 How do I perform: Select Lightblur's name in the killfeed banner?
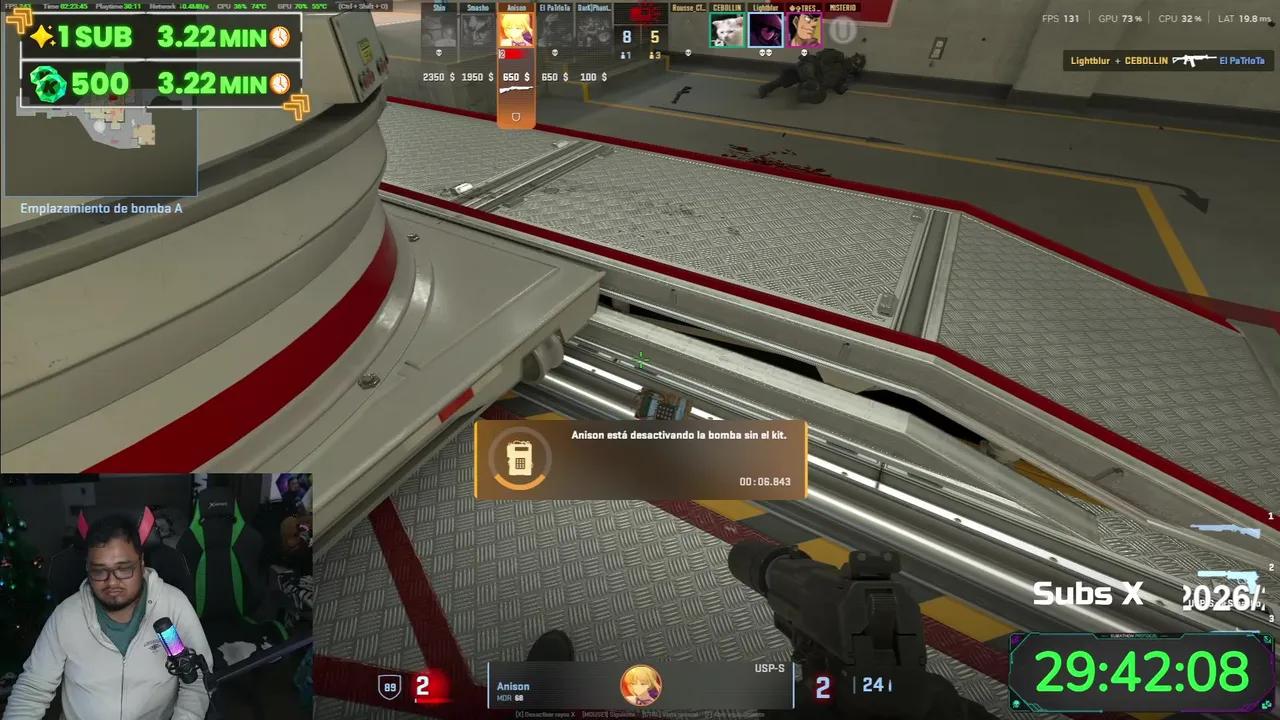(1092, 60)
